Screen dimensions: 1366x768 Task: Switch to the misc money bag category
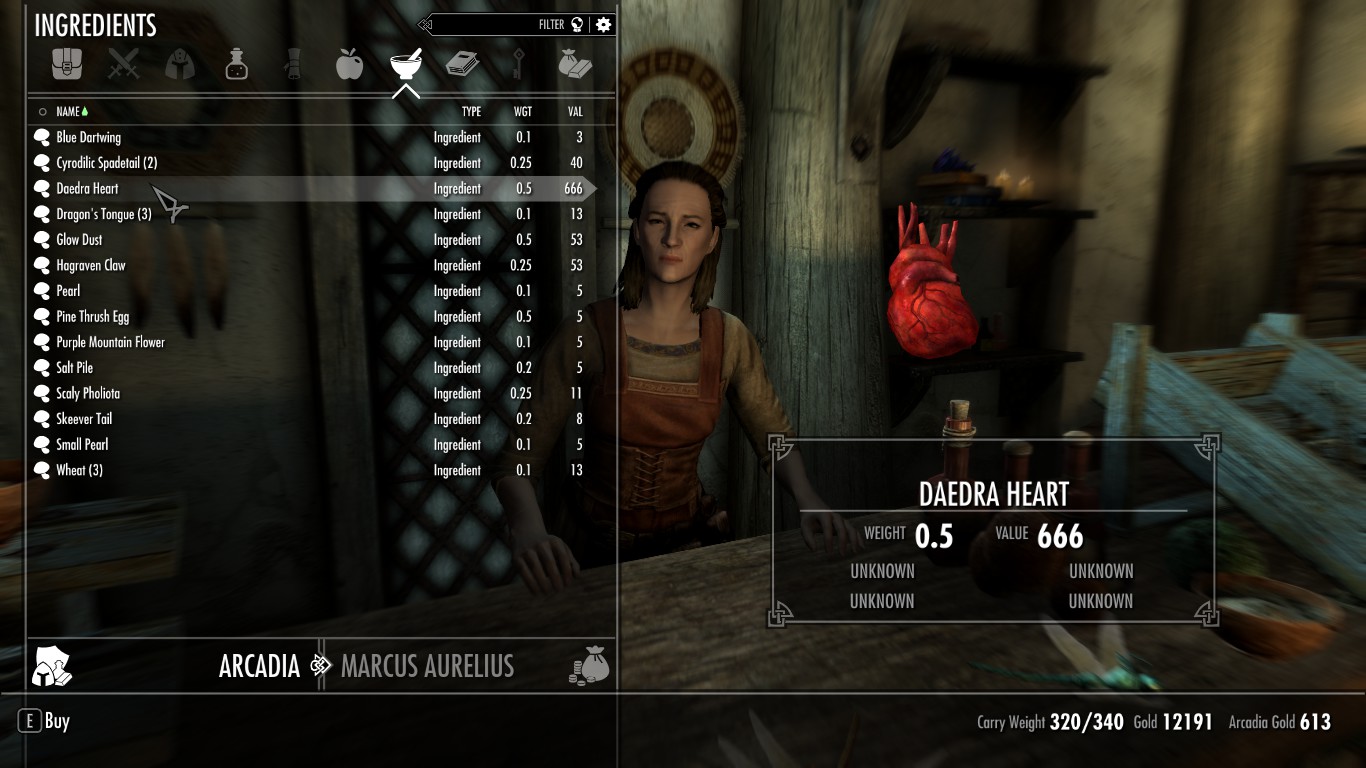(x=574, y=65)
